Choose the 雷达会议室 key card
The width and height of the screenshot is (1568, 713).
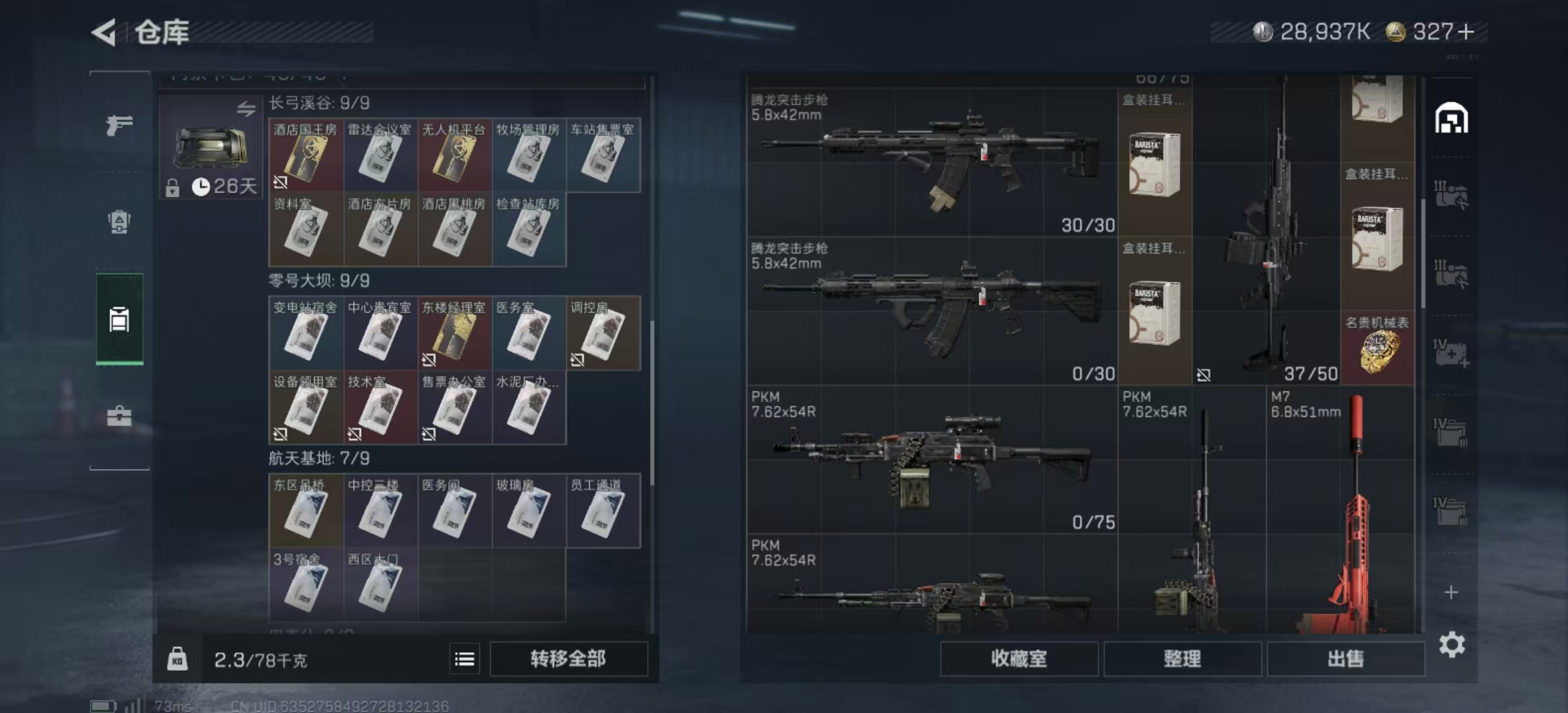click(379, 156)
